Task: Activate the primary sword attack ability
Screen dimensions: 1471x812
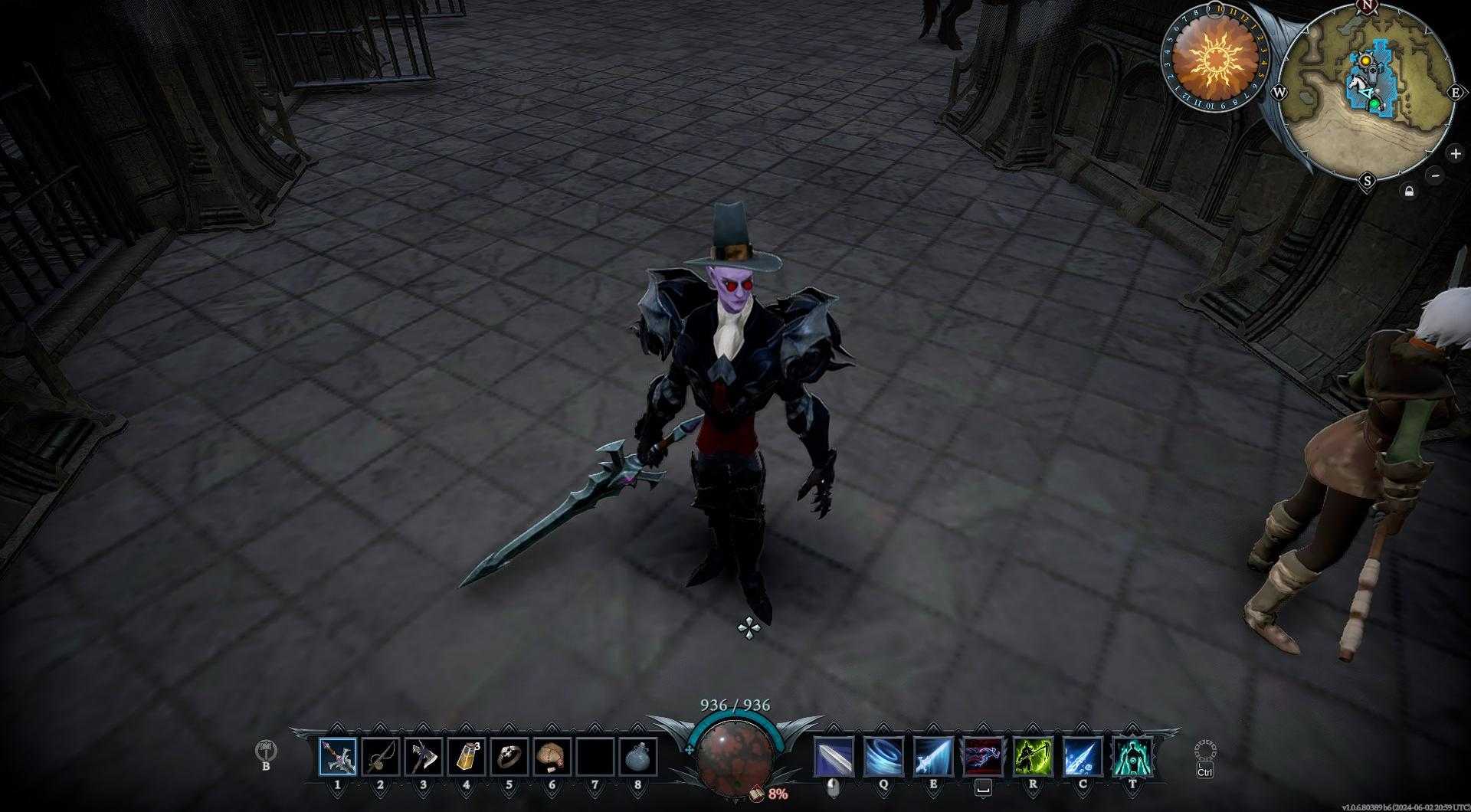Action: pyautogui.click(x=834, y=757)
